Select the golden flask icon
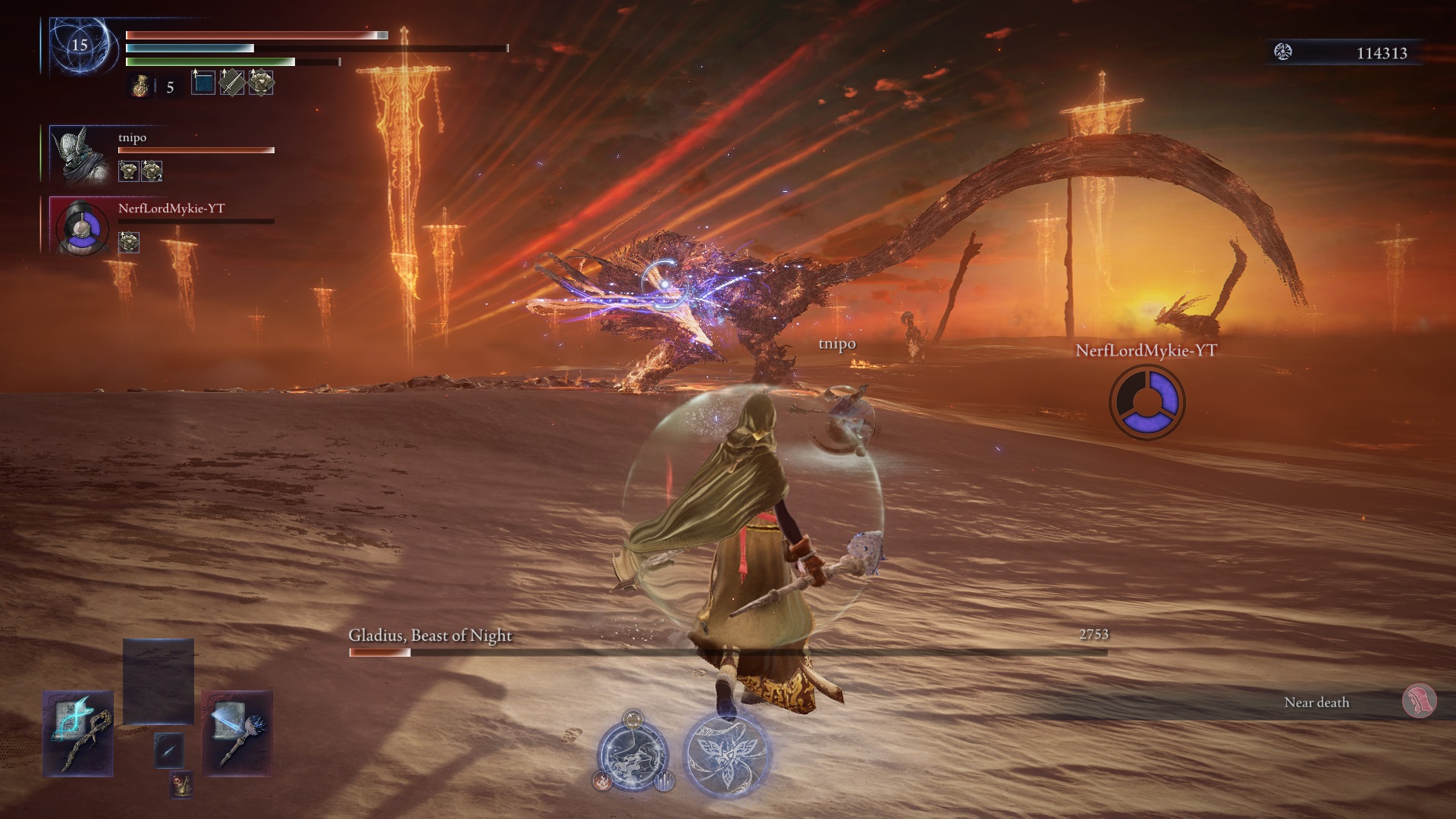 point(140,87)
